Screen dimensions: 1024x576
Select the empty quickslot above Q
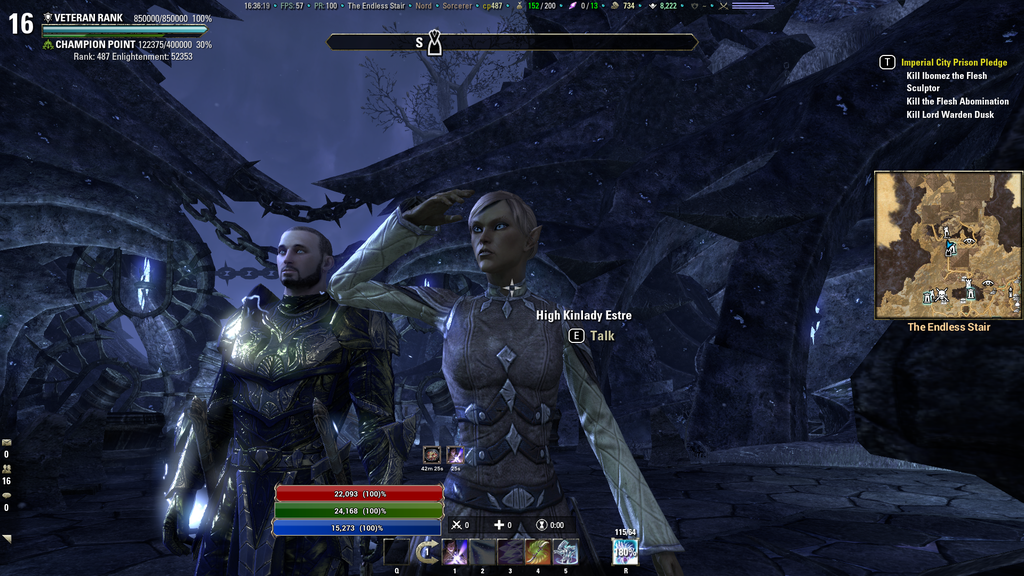click(397, 552)
